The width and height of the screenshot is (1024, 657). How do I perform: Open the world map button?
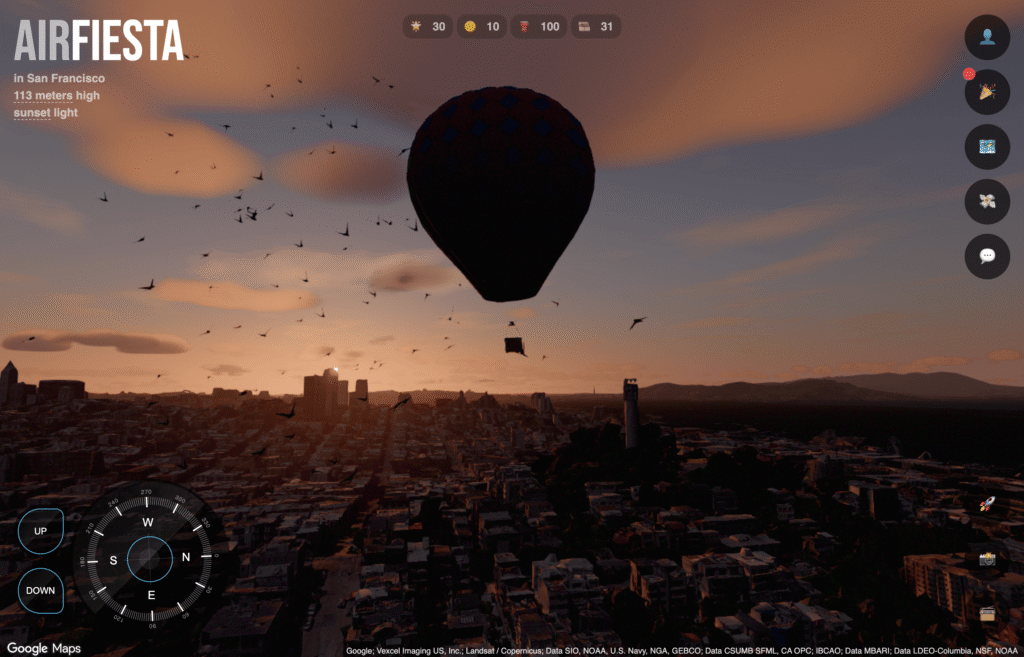point(986,147)
